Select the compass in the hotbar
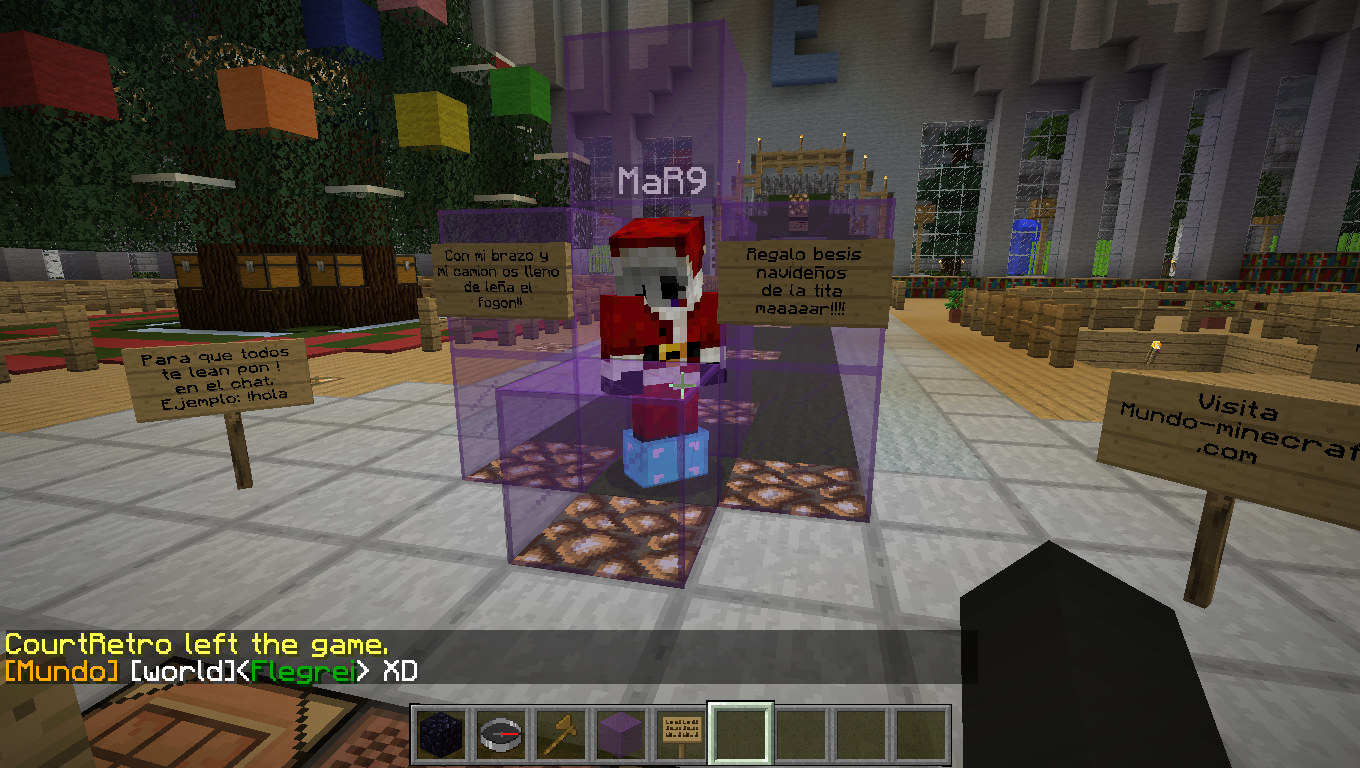The width and height of the screenshot is (1360, 768). coord(501,735)
